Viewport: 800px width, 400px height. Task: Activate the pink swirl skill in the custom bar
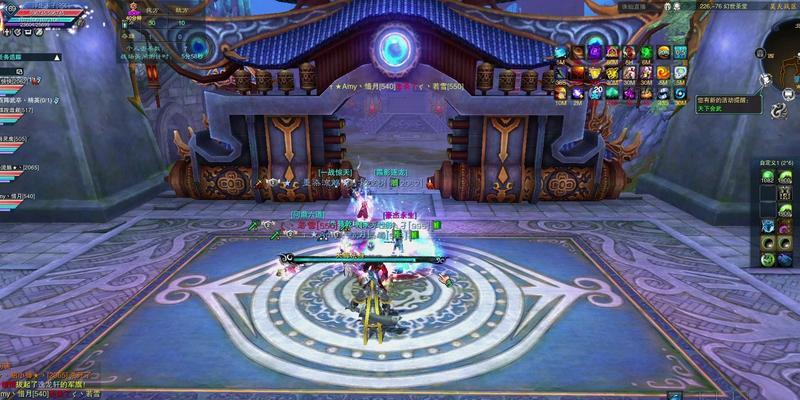click(785, 226)
